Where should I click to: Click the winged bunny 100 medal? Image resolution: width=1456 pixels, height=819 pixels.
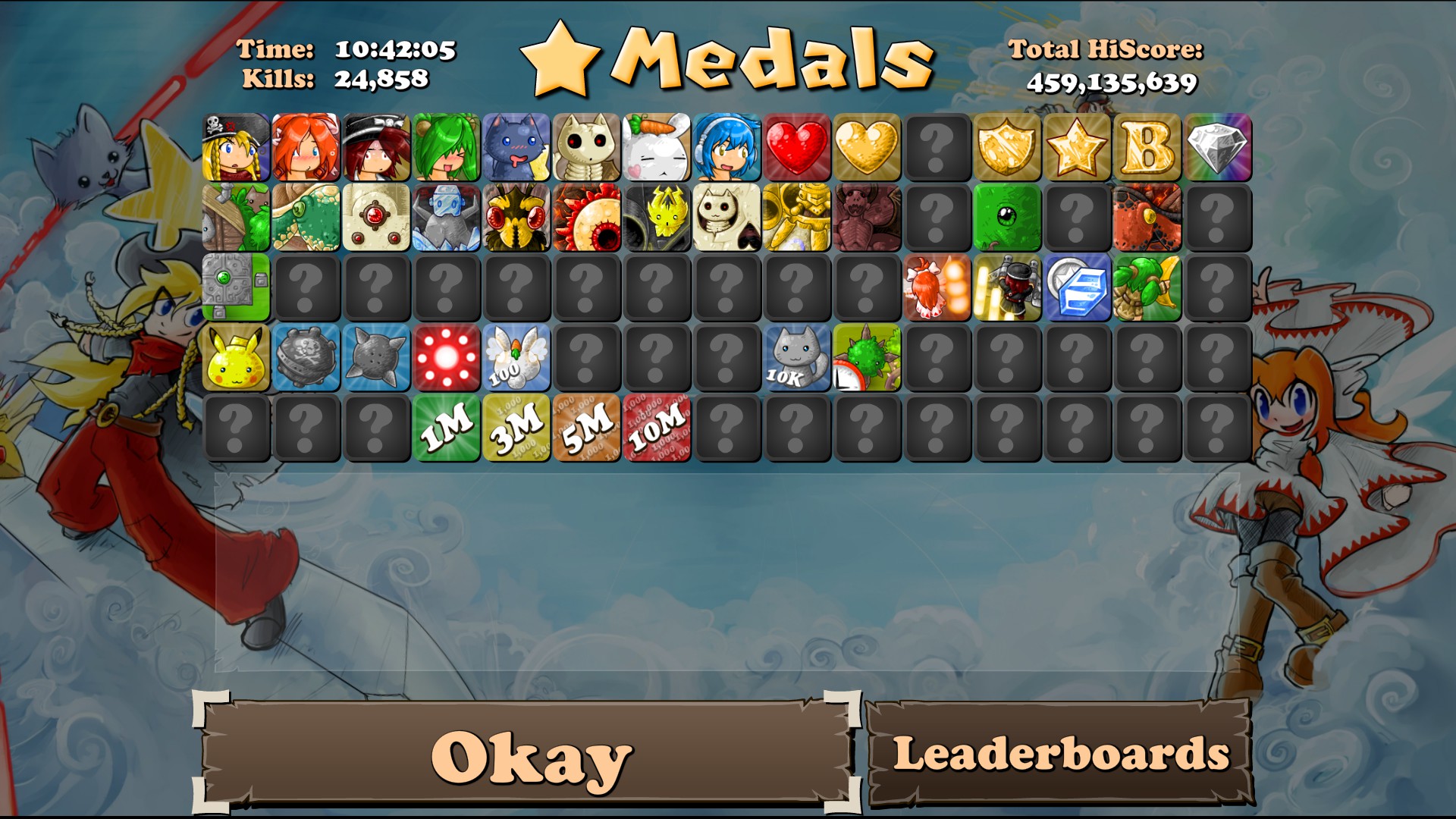tap(516, 358)
